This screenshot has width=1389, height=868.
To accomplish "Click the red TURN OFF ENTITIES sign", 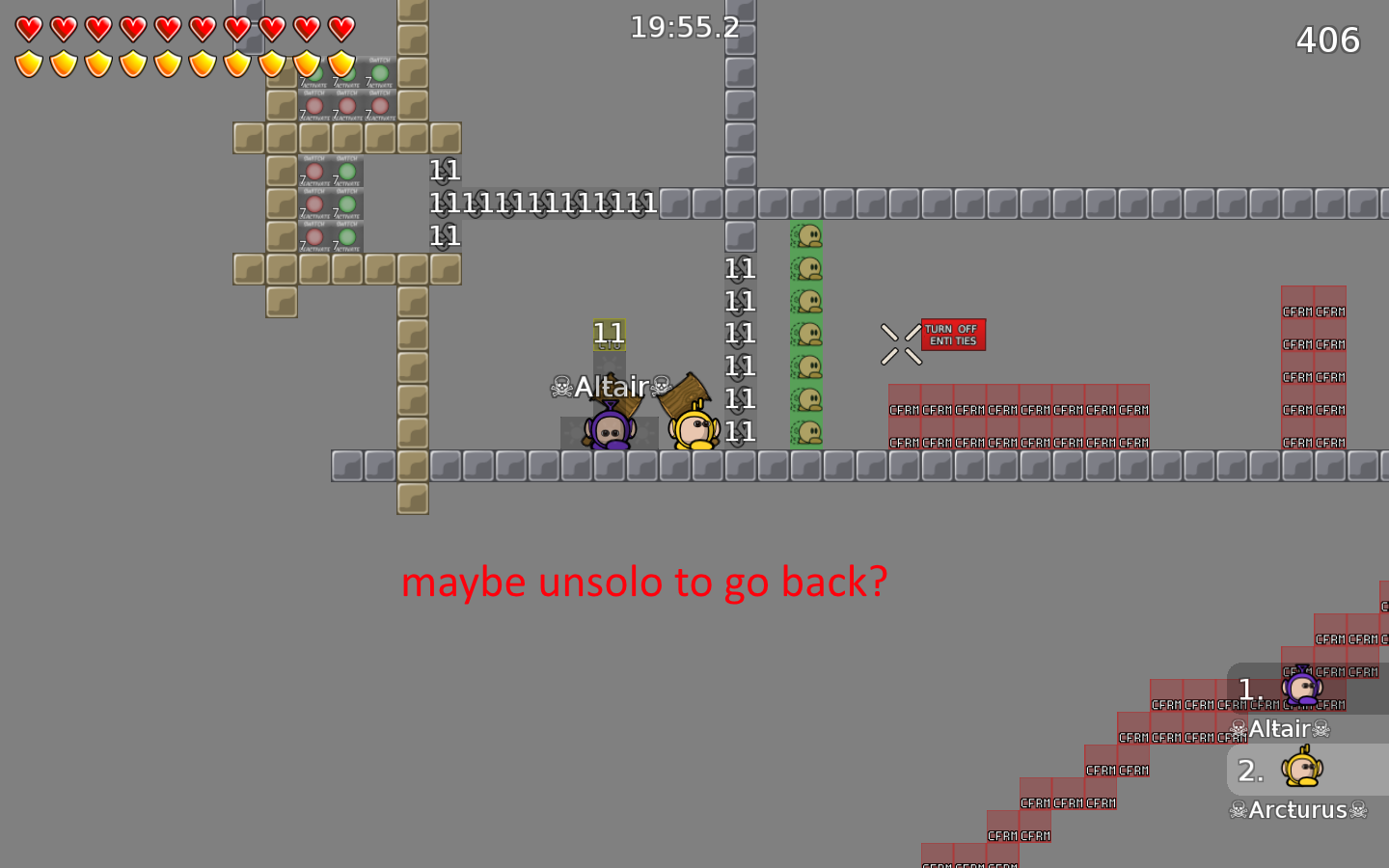I will (x=953, y=334).
